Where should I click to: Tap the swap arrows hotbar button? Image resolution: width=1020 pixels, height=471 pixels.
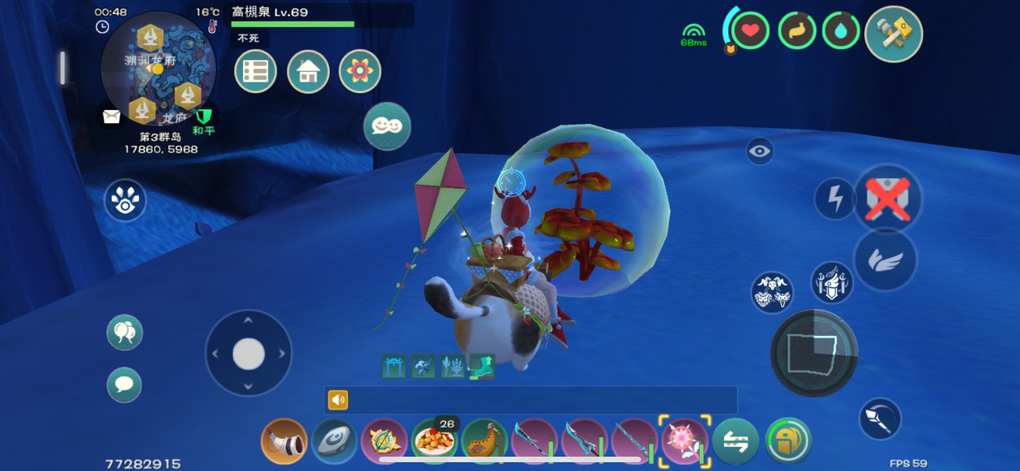(735, 441)
